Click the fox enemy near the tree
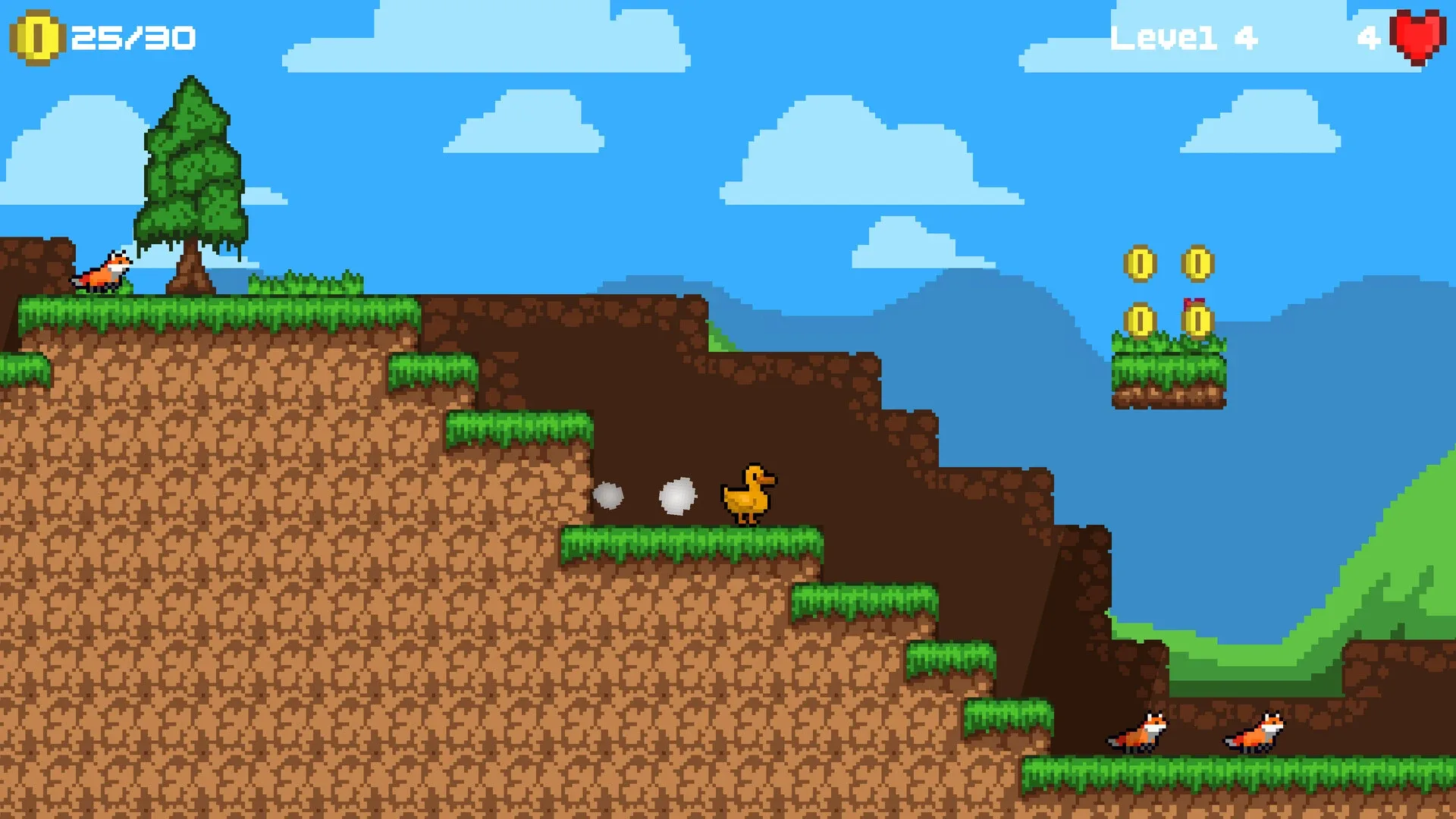This screenshot has width=1456, height=819. coord(101,273)
